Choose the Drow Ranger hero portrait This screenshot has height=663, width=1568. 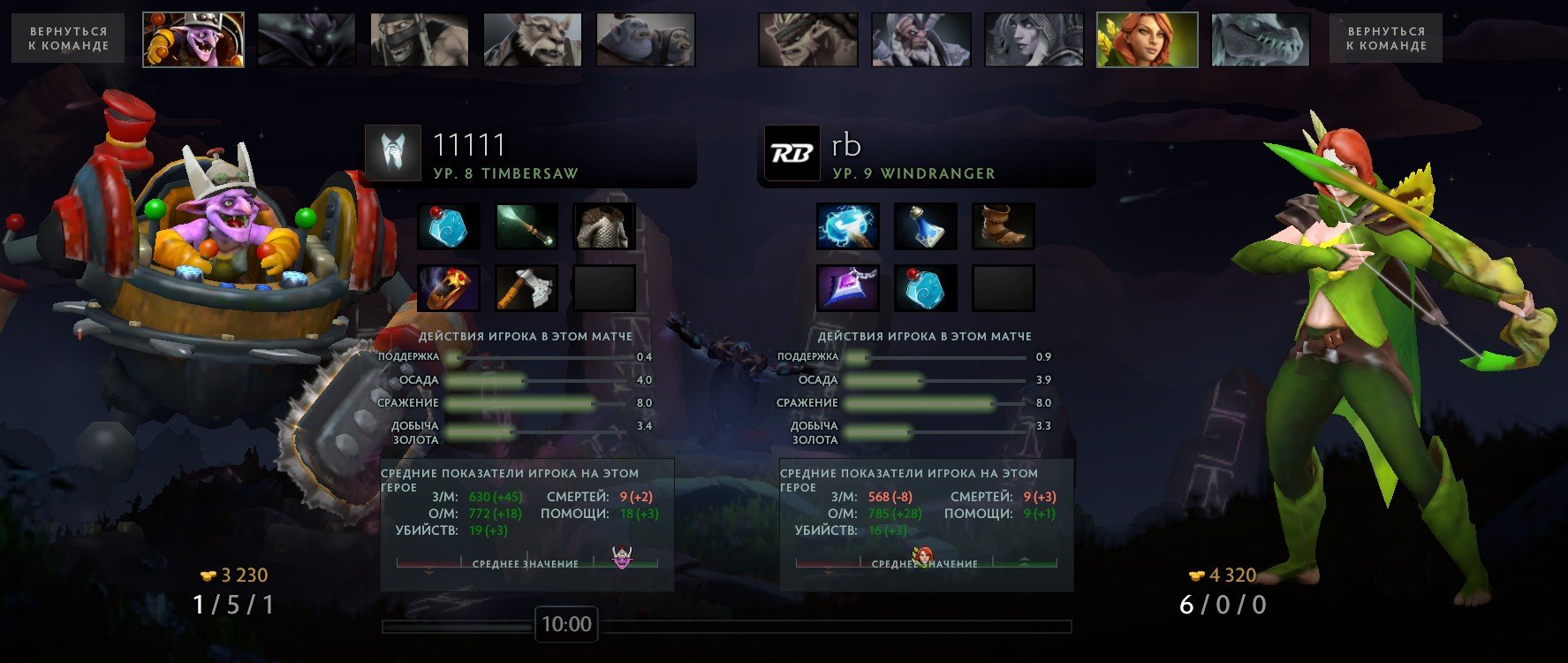(x=1034, y=40)
